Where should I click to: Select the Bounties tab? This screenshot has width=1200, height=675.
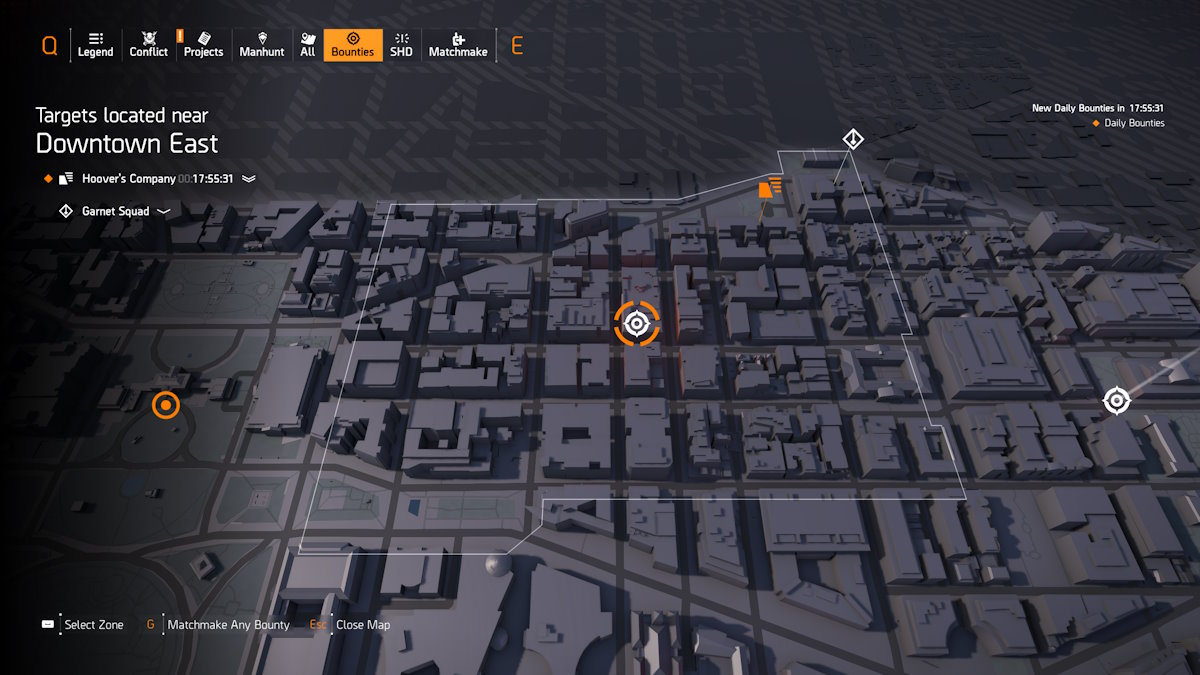[x=352, y=45]
